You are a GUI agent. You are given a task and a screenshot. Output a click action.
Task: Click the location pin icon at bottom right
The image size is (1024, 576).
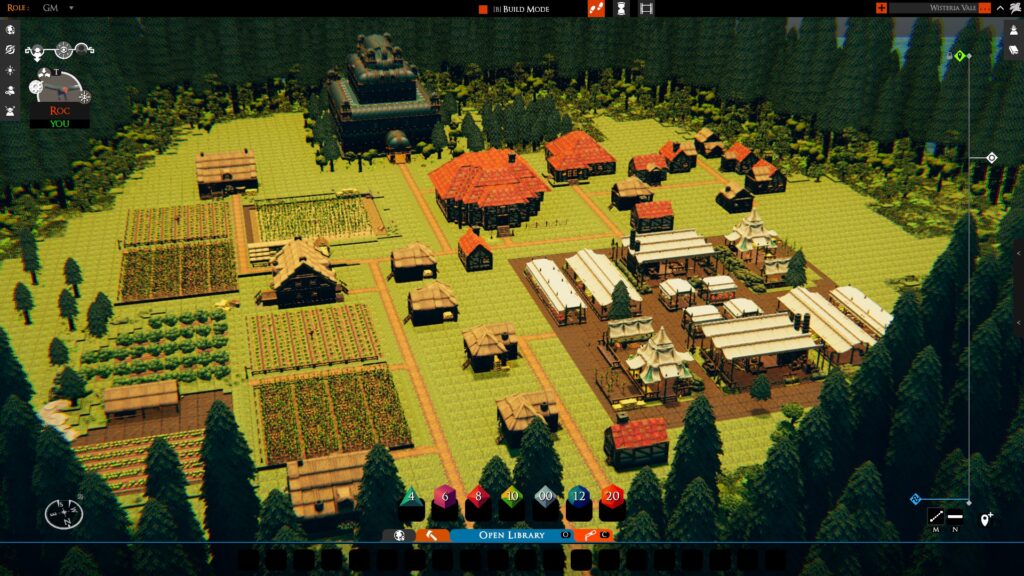point(986,518)
